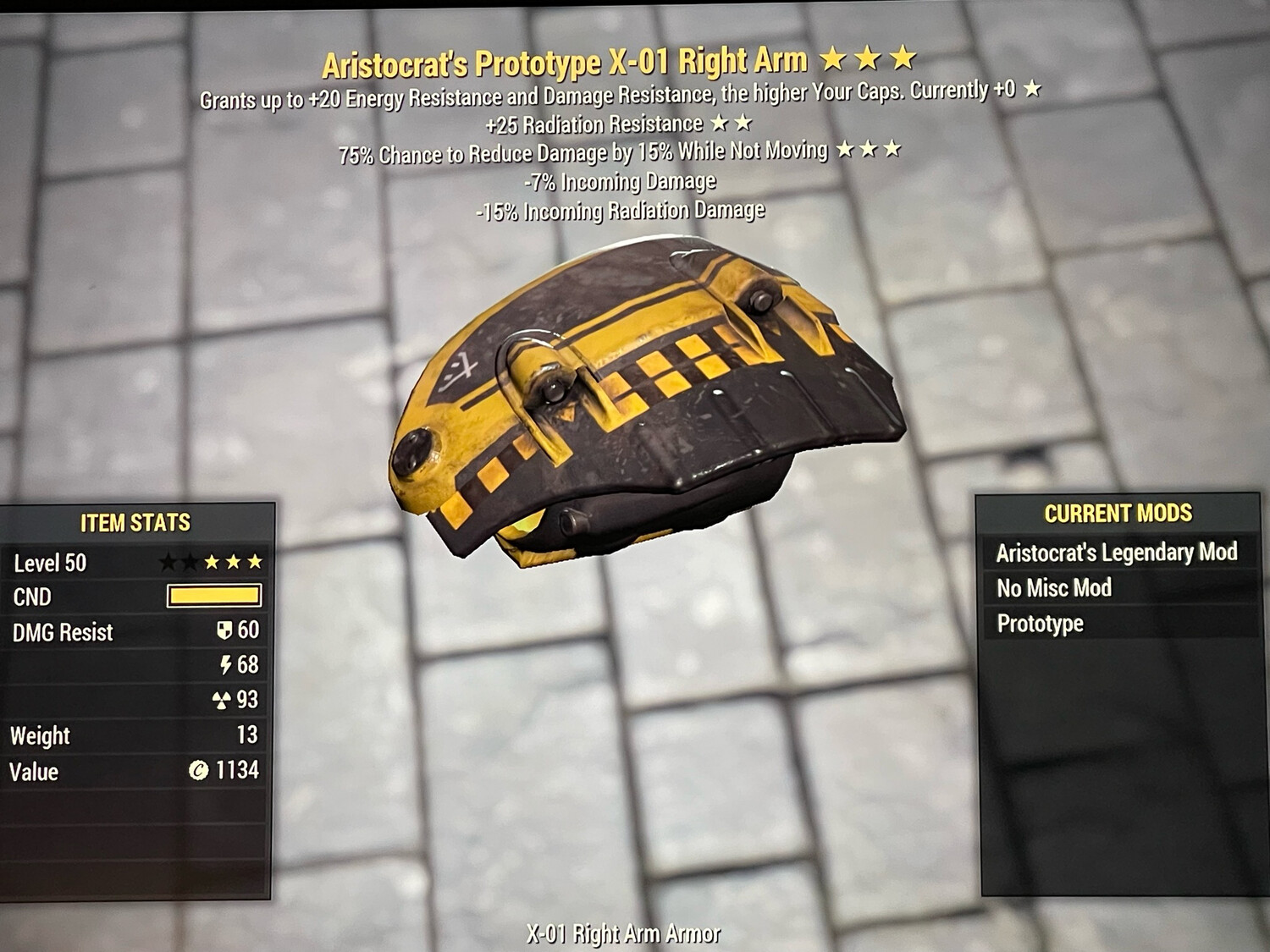Click the two-star icon on Radiation Resistance line
The height and width of the screenshot is (952, 1270).
coord(732,124)
